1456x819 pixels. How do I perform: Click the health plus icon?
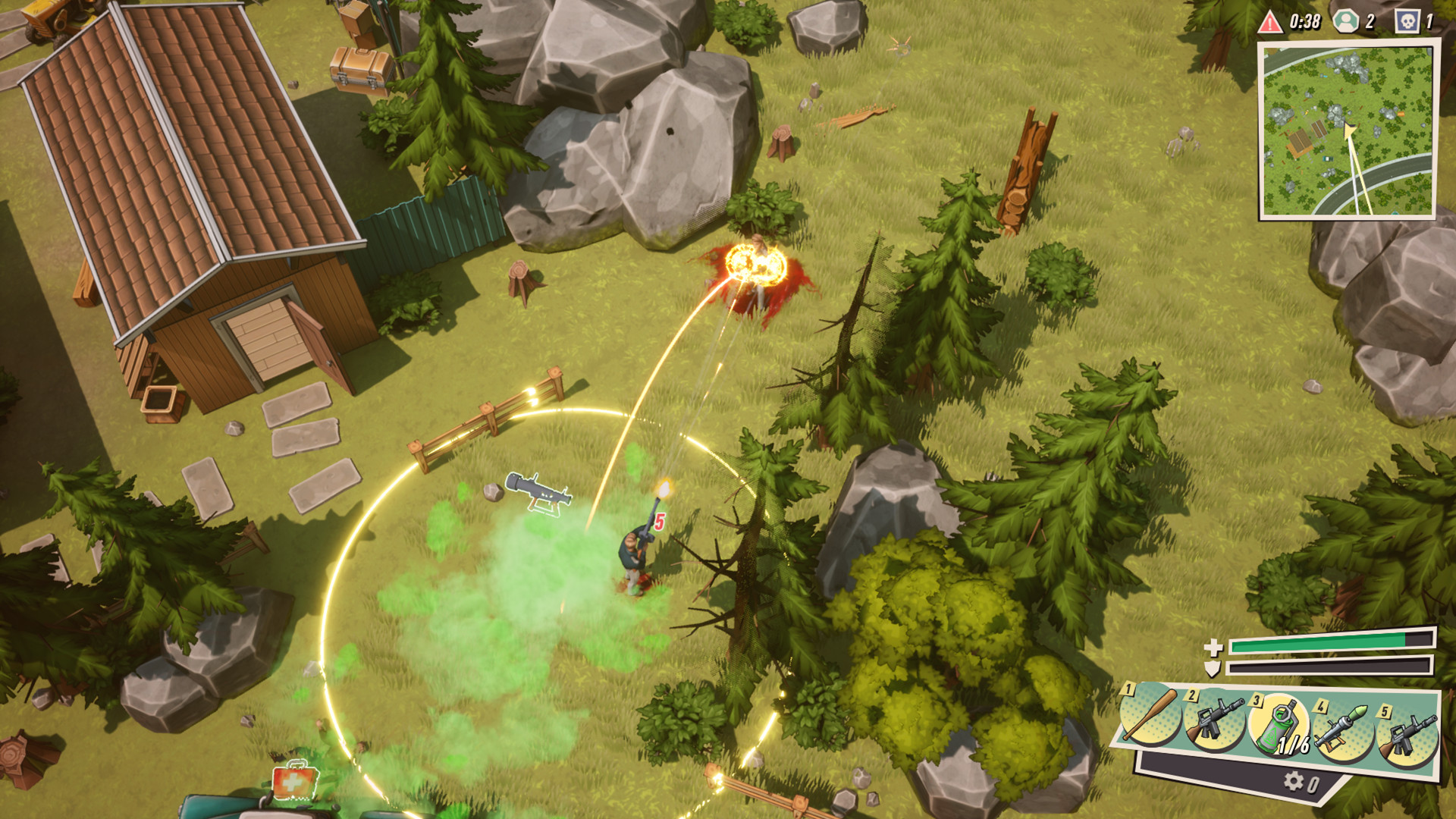[1213, 648]
